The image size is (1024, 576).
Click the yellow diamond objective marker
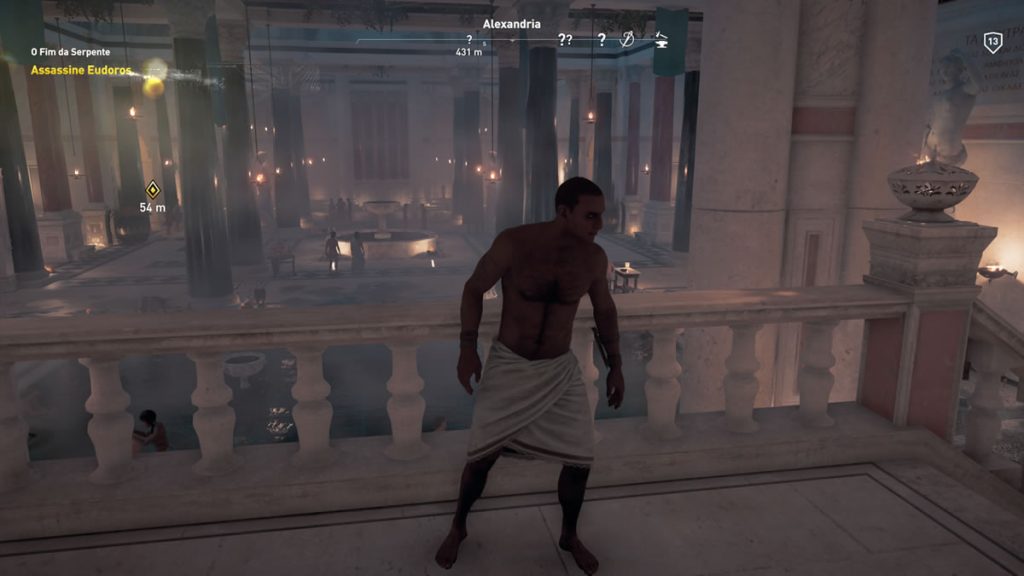coord(153,189)
